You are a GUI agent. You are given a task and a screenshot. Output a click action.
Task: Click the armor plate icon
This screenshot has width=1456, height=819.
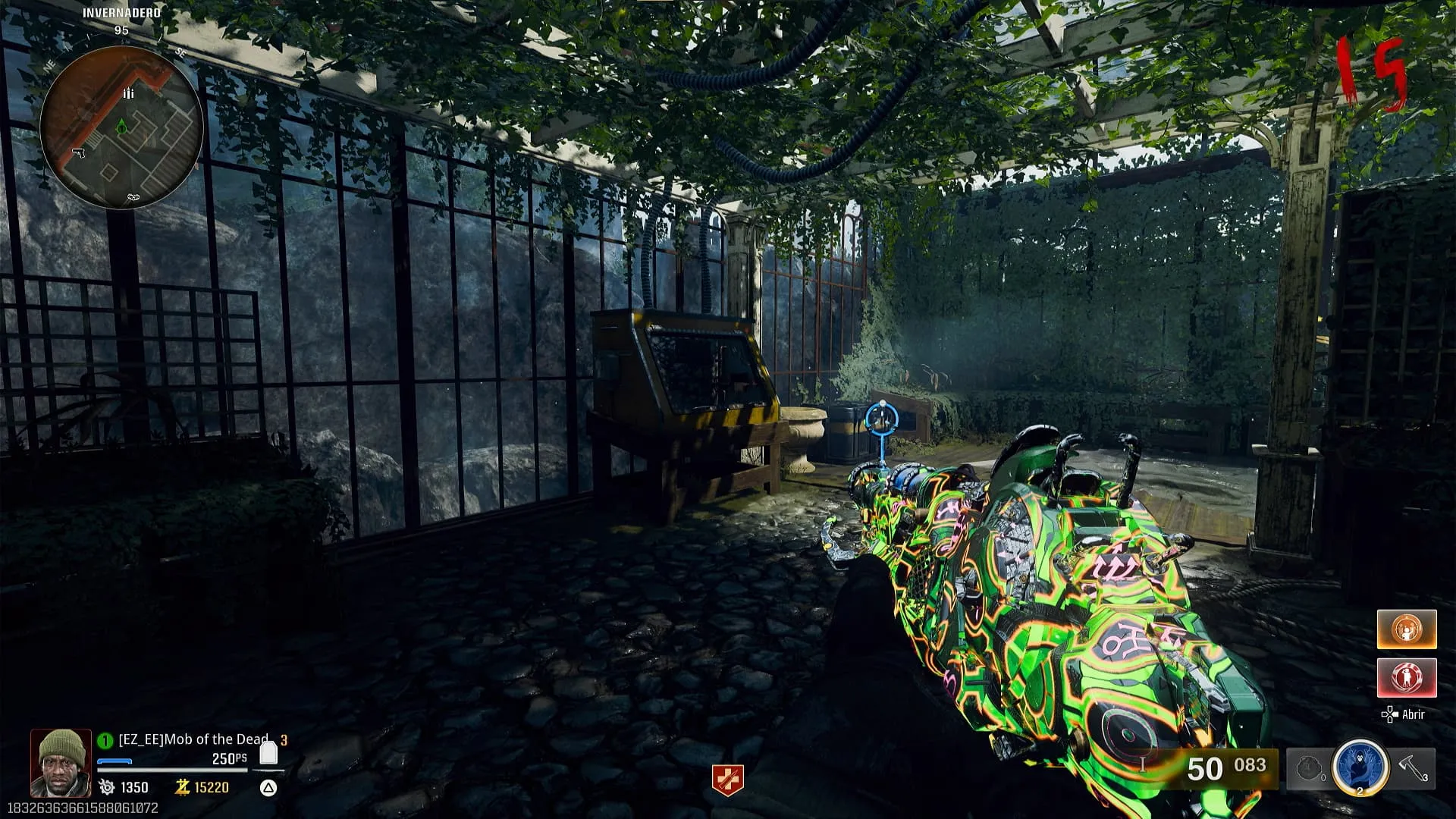tap(268, 753)
